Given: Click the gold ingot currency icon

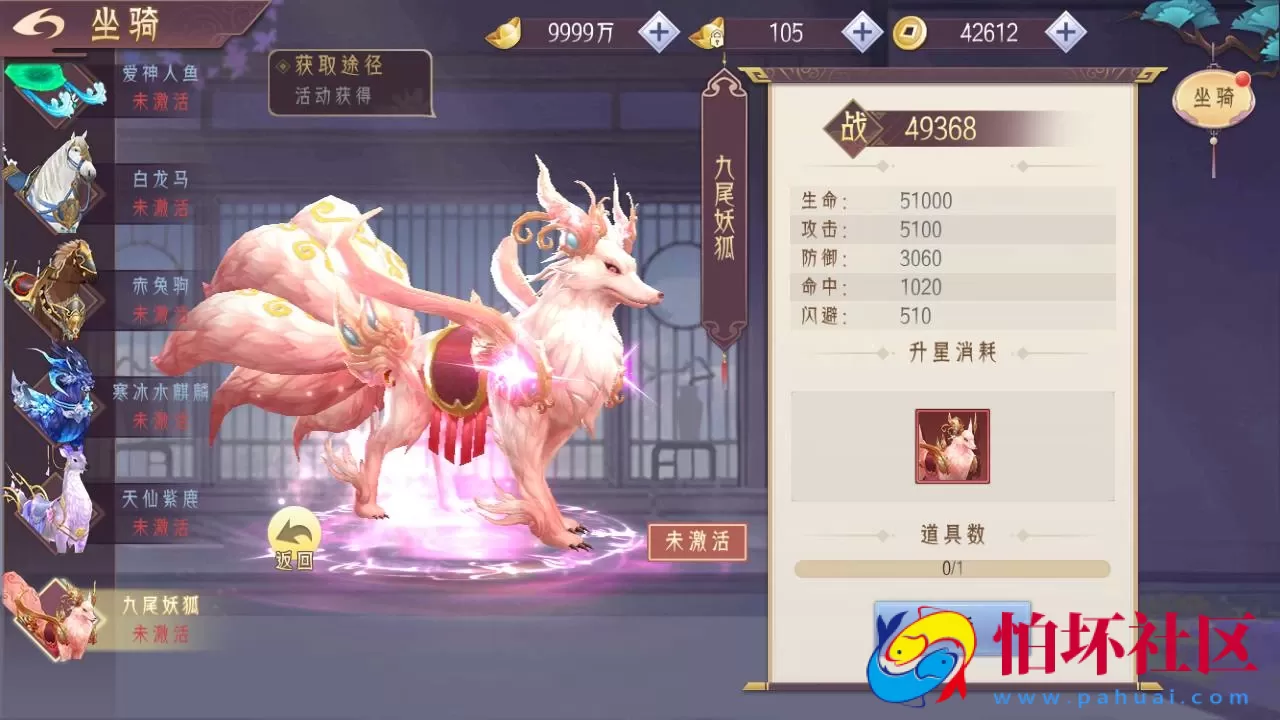Looking at the screenshot, I should [x=508, y=32].
